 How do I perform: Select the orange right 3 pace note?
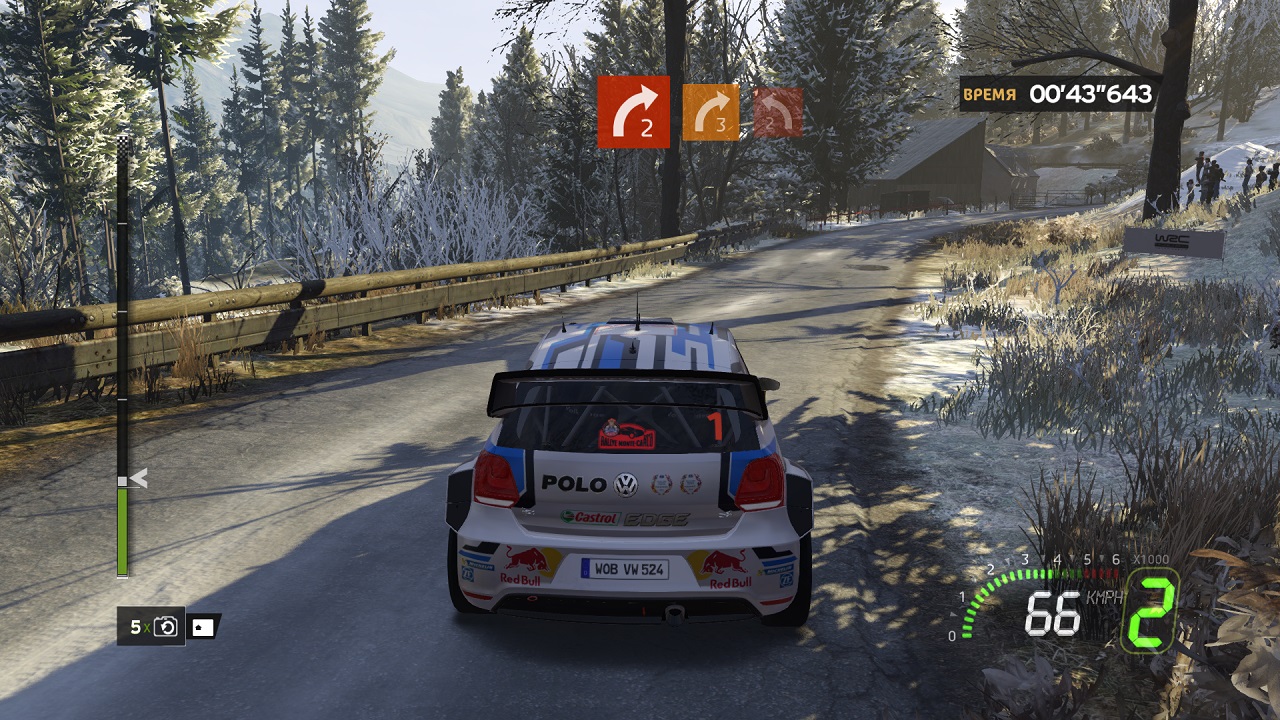pyautogui.click(x=710, y=112)
